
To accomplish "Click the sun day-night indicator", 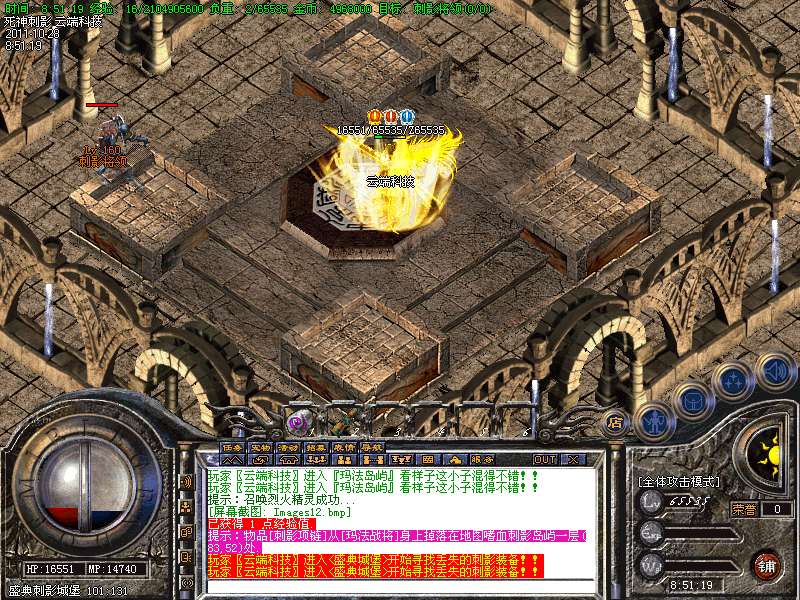I will point(767,456).
